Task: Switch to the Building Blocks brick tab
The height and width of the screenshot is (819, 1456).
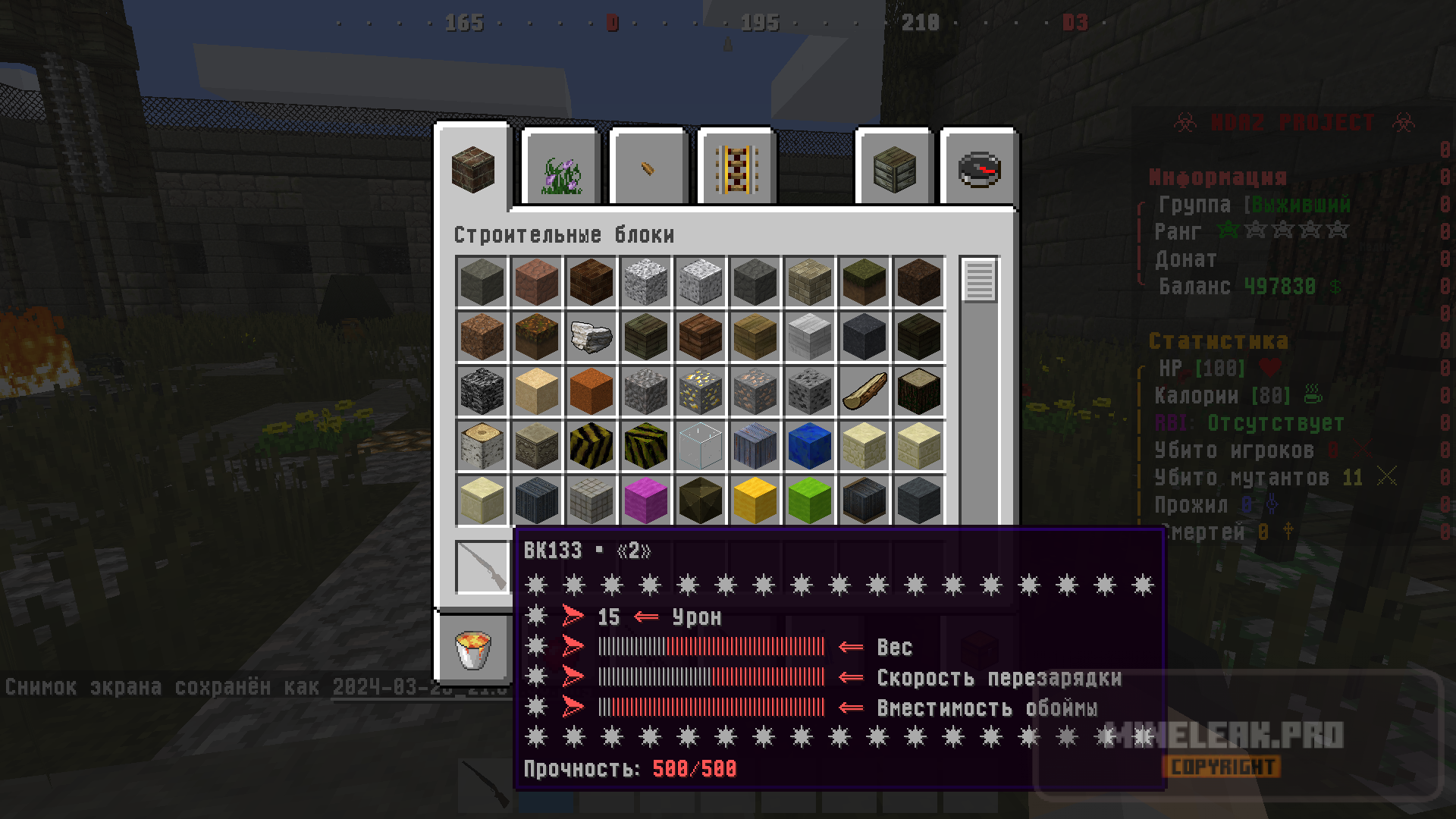Action: coord(473,168)
